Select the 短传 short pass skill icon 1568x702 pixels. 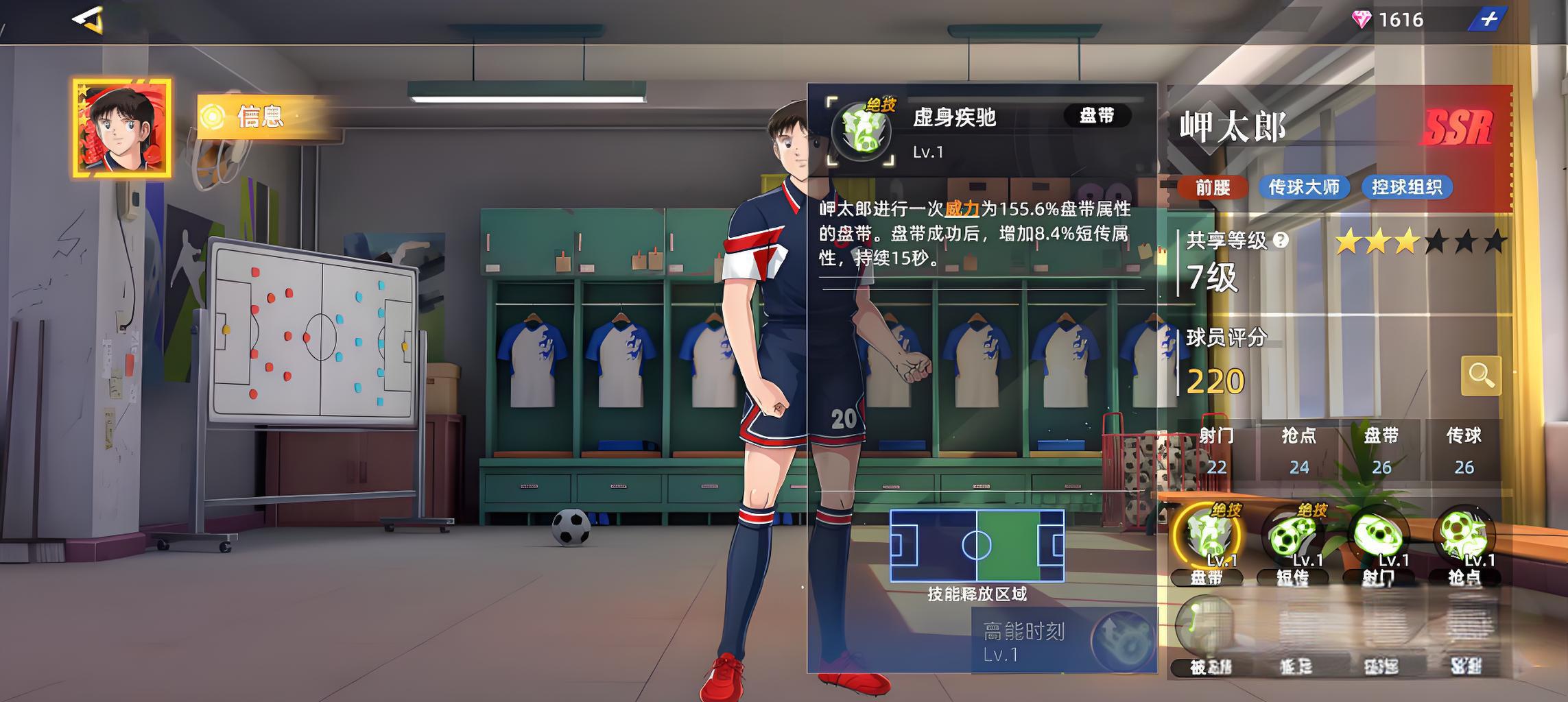pos(1292,537)
